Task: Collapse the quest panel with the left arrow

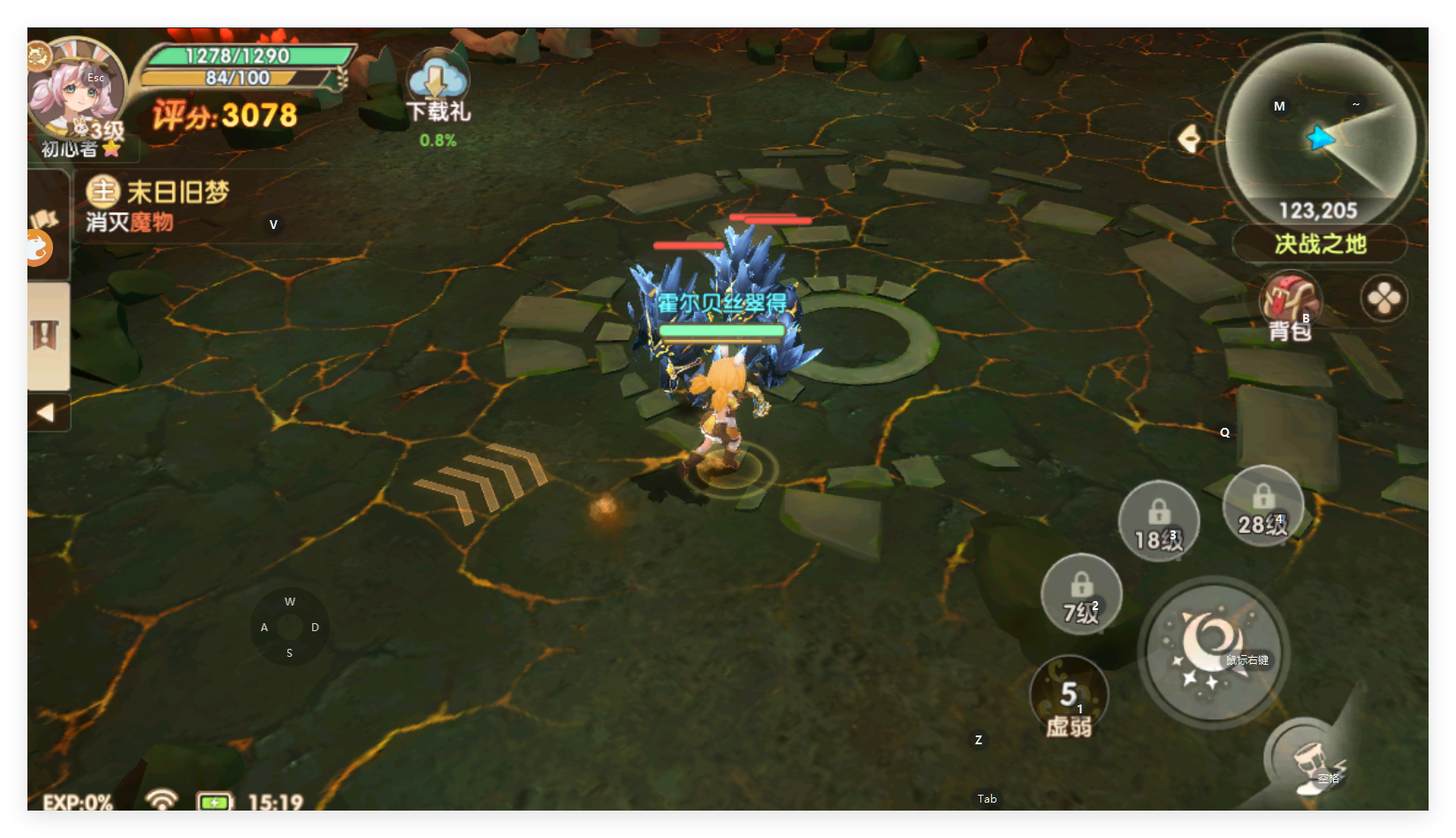Action: (46, 413)
